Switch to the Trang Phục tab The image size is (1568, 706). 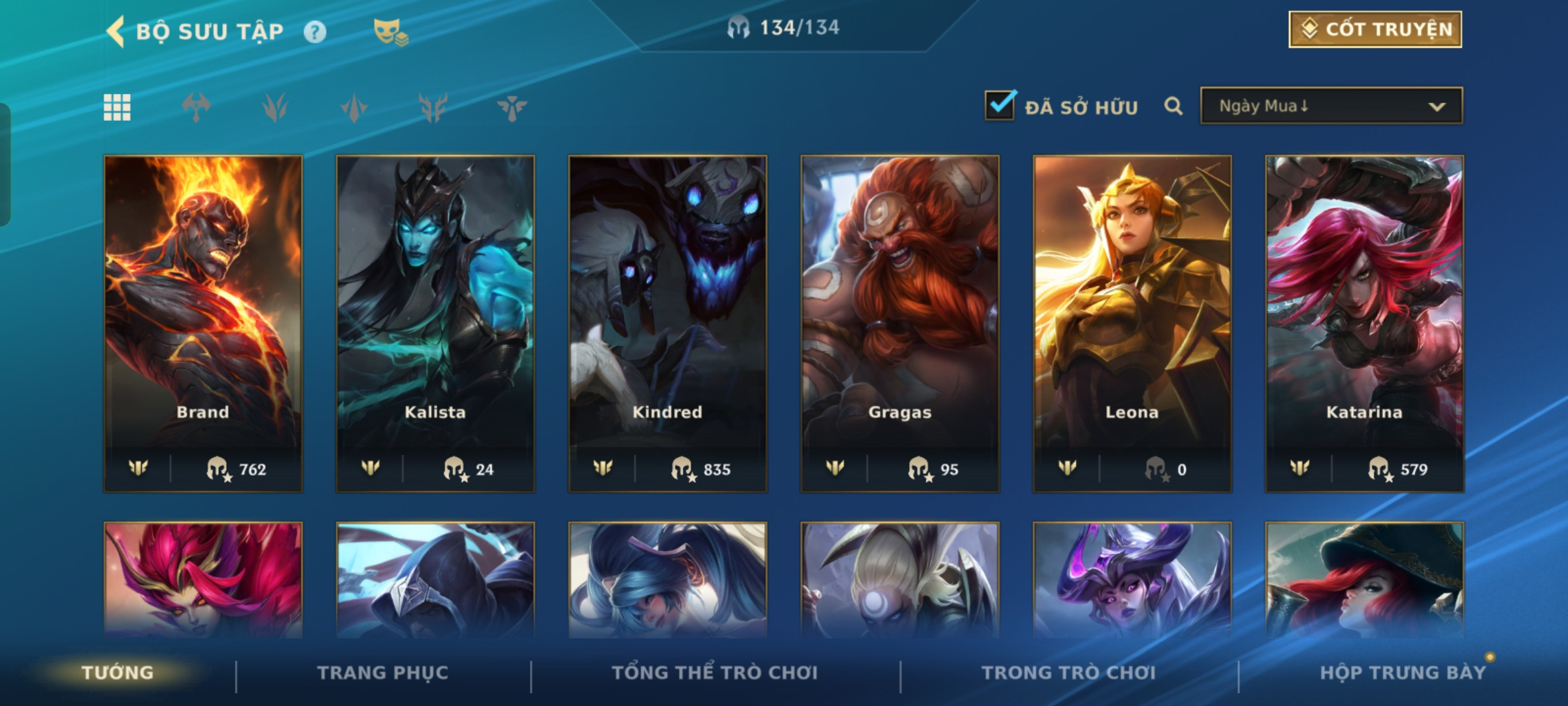coord(383,673)
